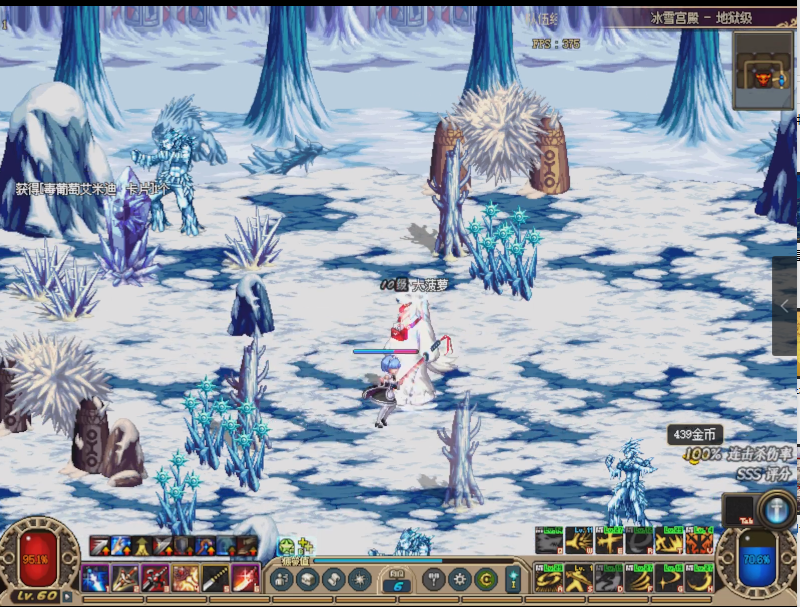Click the blue sword orb beside Tab

(777, 510)
